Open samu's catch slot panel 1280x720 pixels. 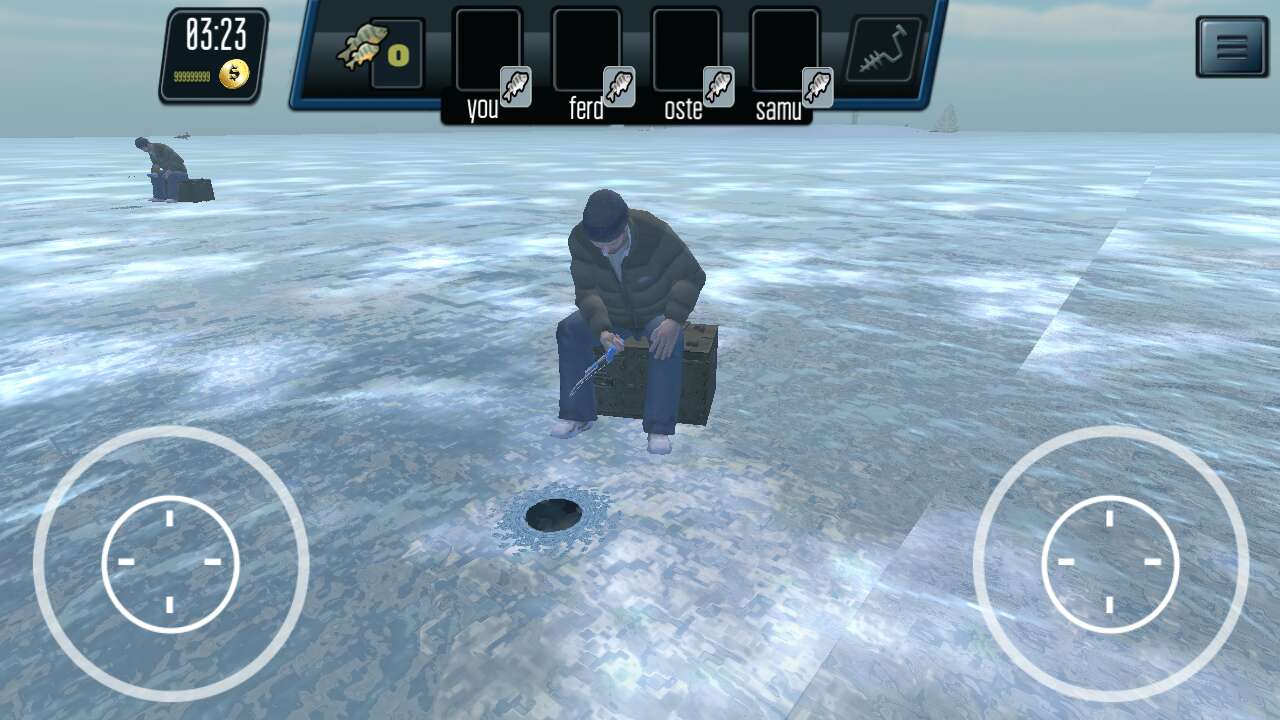[x=786, y=50]
